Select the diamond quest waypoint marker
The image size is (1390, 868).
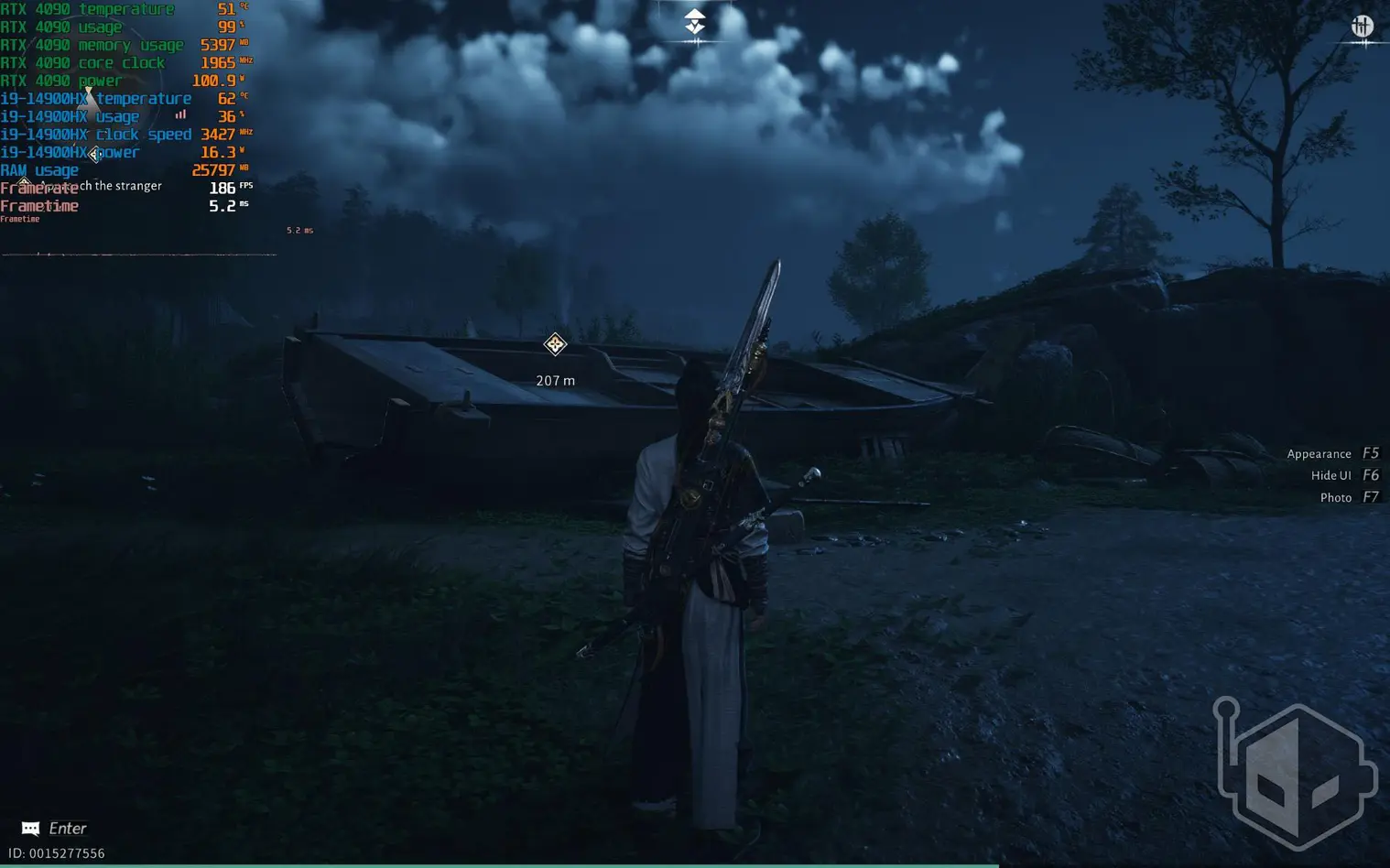[x=555, y=344]
